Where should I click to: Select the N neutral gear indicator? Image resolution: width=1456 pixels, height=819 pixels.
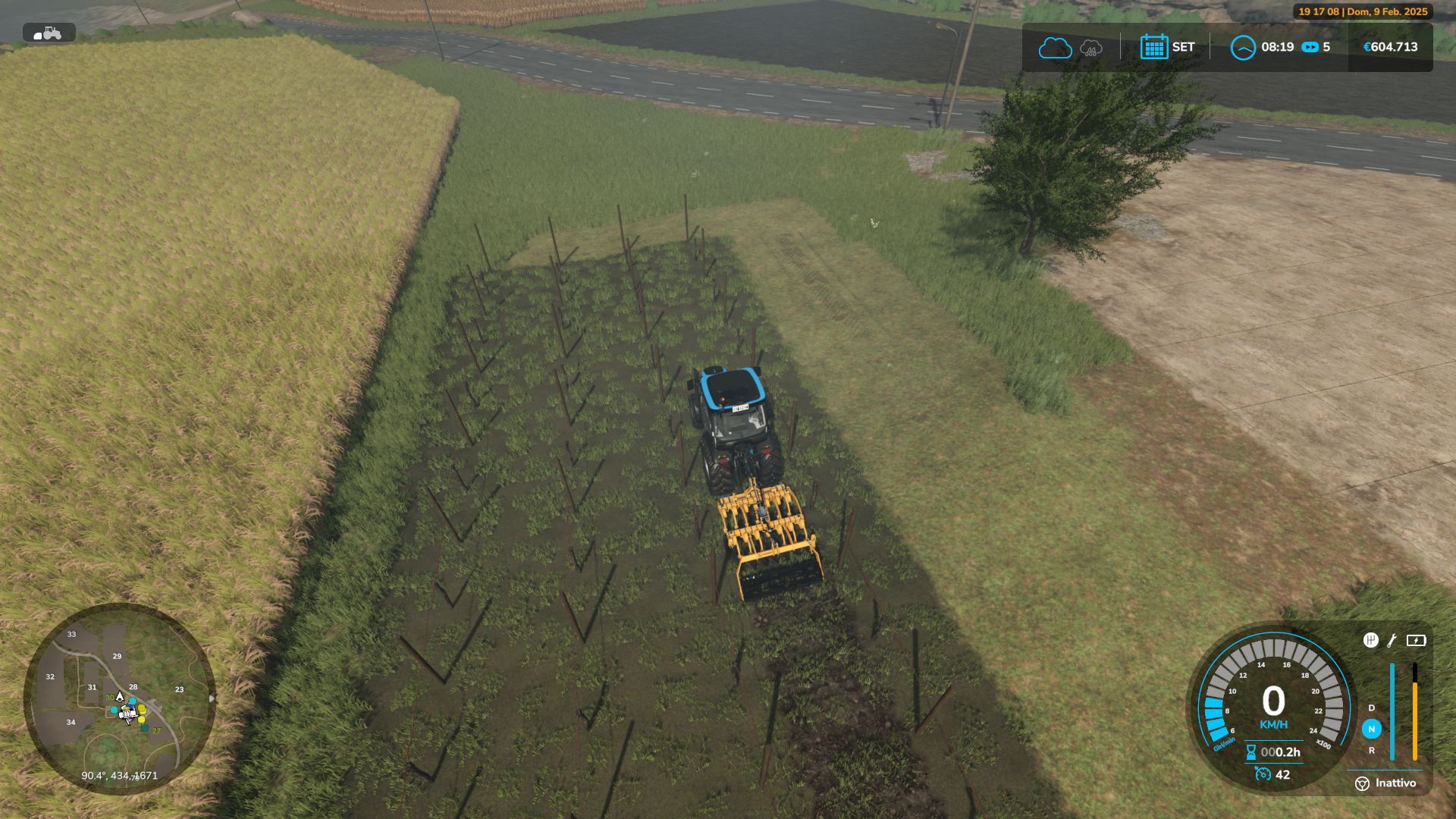pyautogui.click(x=1371, y=729)
